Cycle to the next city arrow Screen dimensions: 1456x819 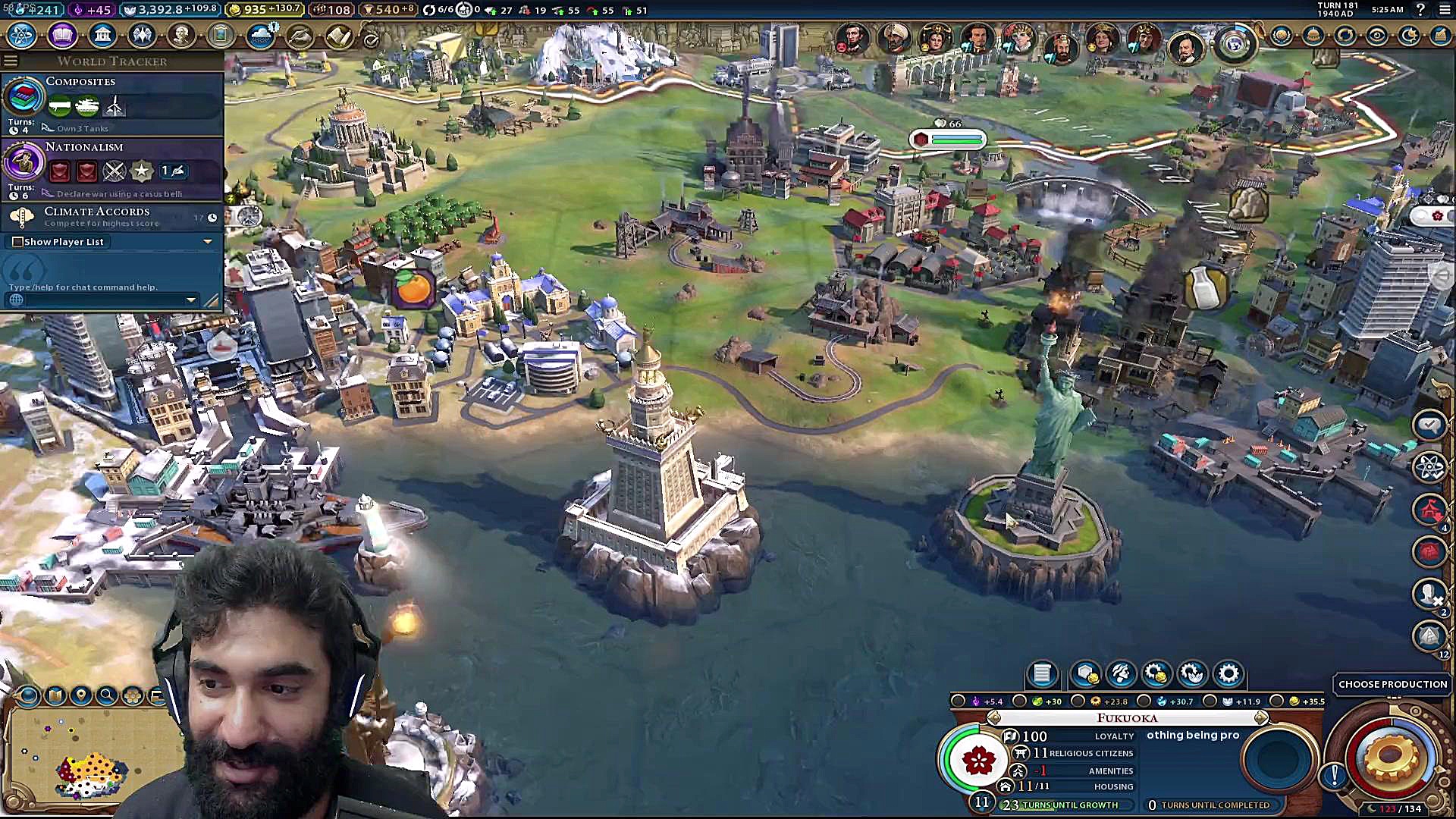click(1260, 717)
